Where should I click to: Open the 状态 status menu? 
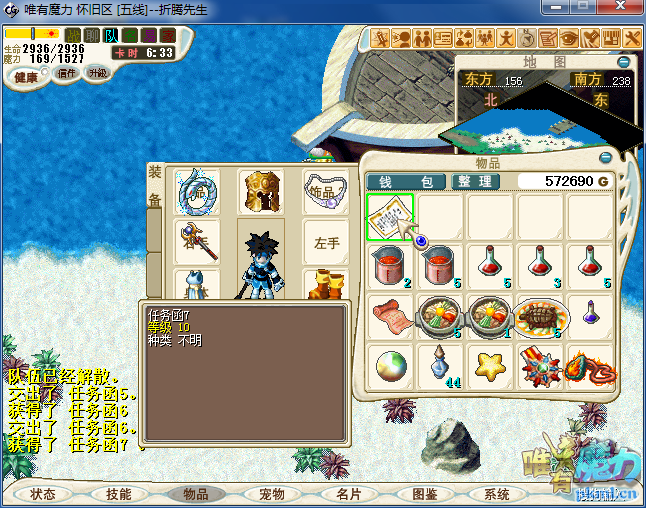pyautogui.click(x=43, y=494)
